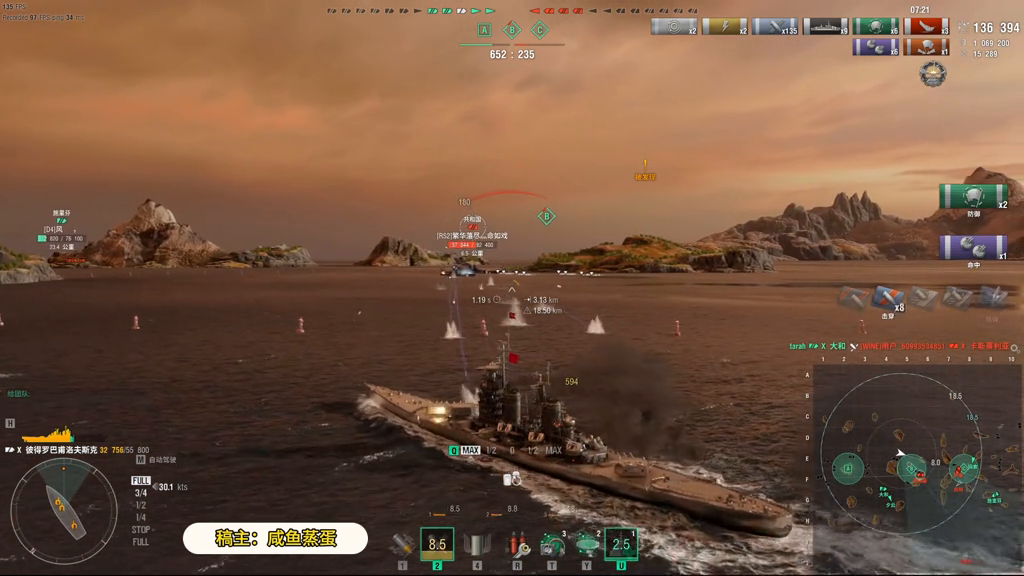
Task: Click the active 2.5 countdown consumable slot
Action: [x=621, y=545]
